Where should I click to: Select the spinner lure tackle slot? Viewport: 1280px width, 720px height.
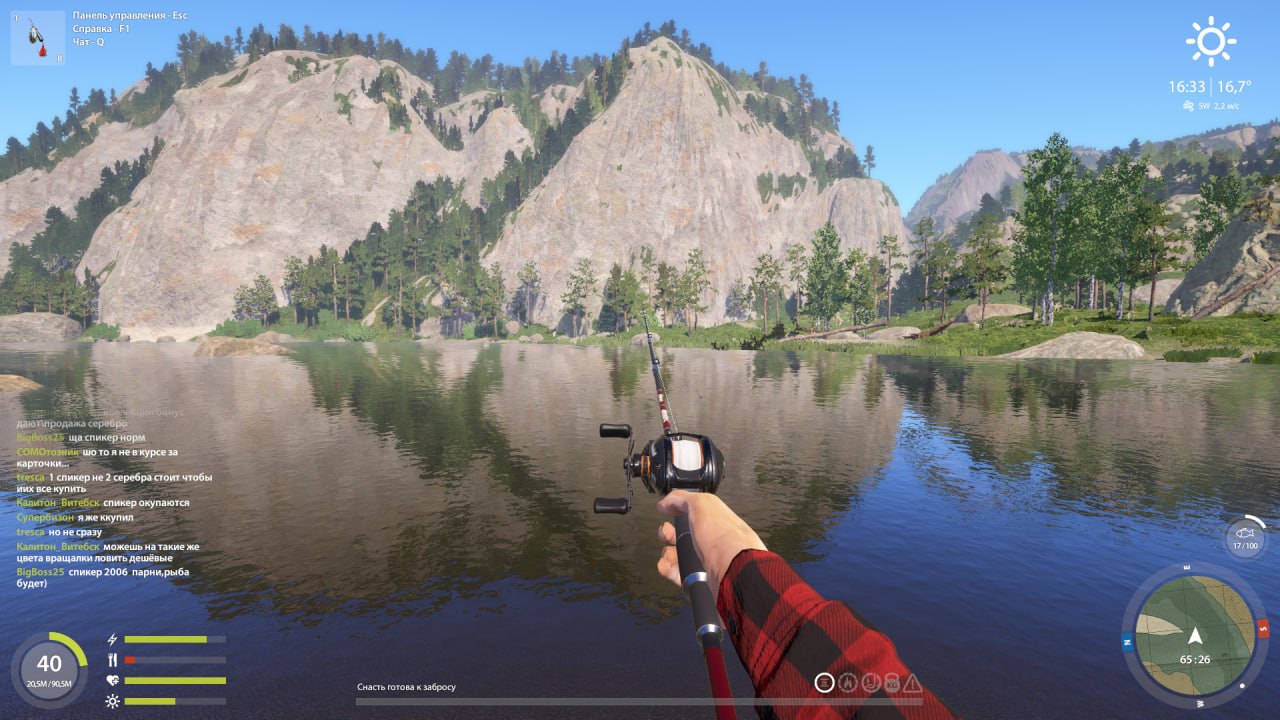[38, 38]
